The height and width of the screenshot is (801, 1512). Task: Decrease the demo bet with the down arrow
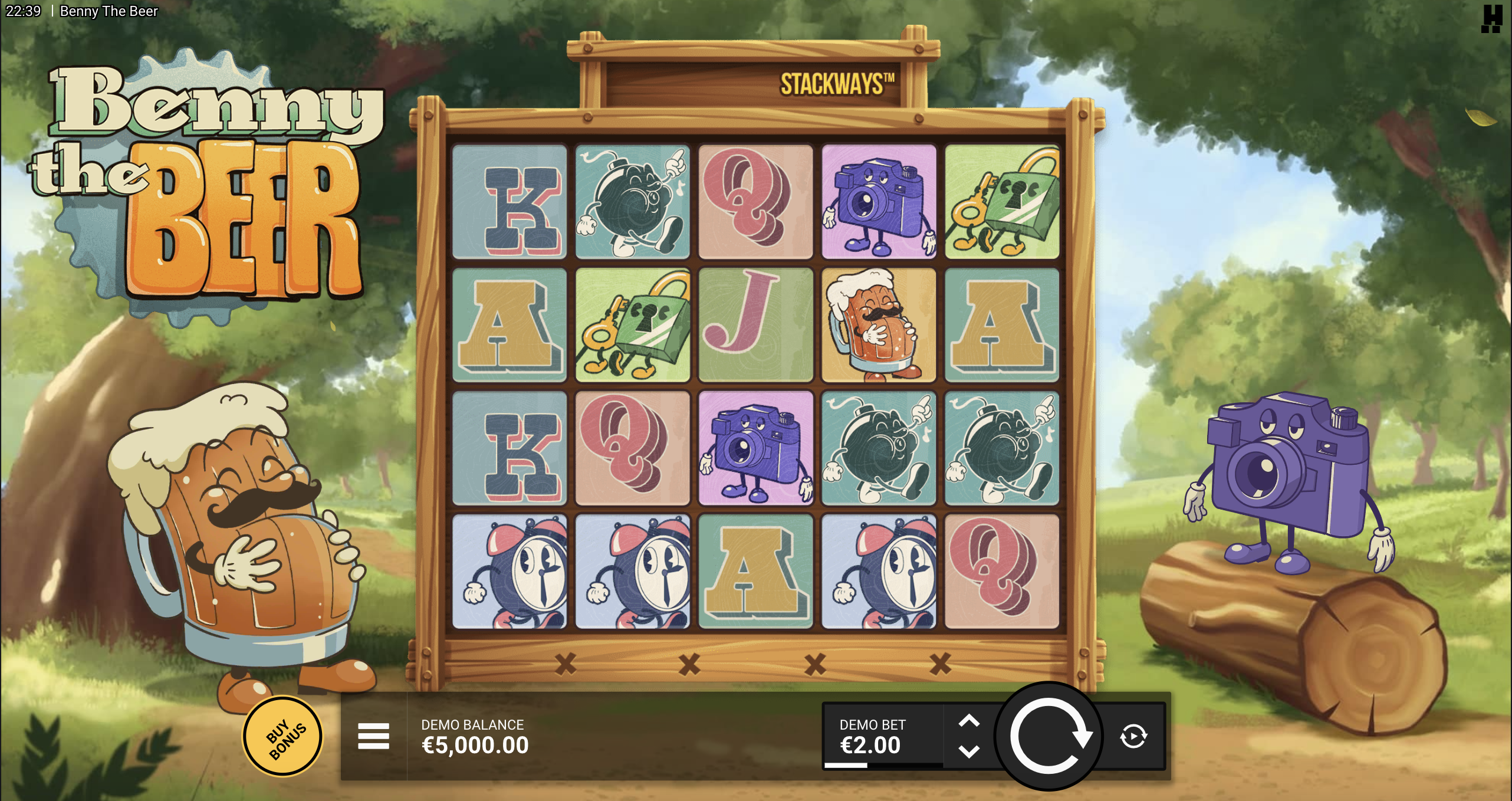(x=969, y=751)
